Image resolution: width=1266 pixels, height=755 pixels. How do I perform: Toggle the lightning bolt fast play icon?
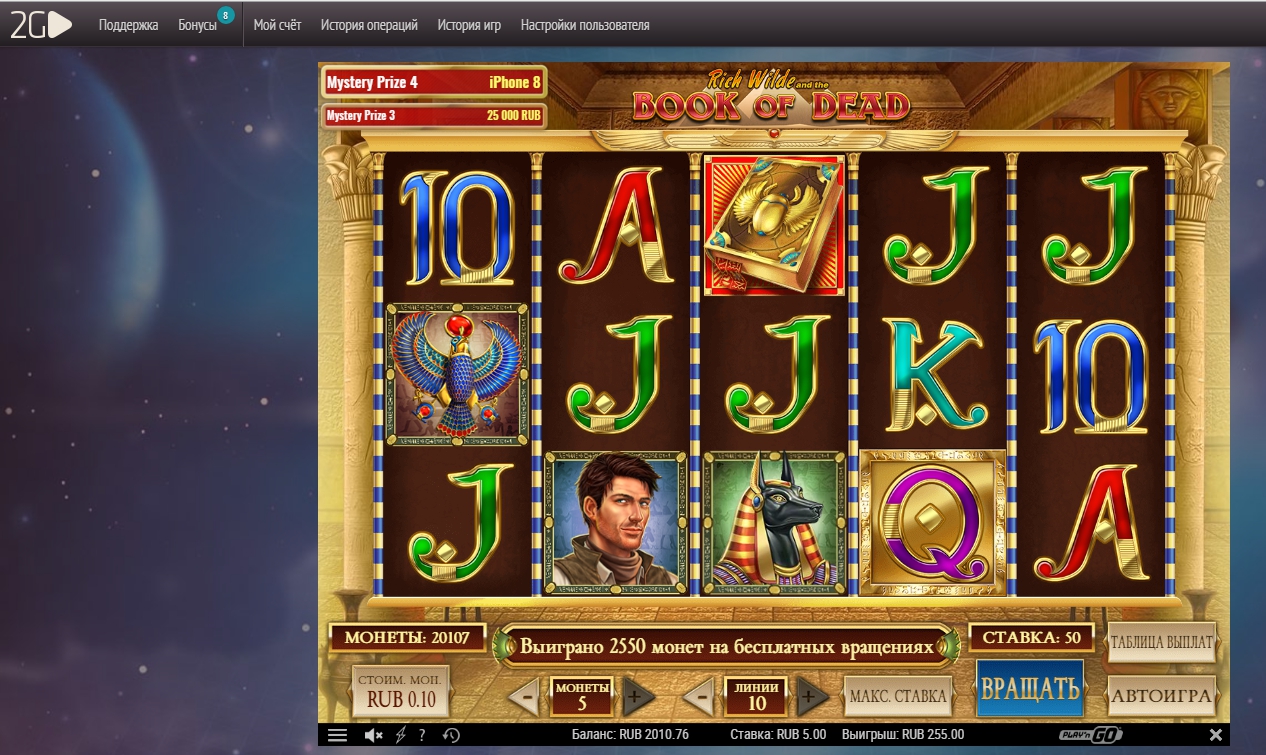coord(401,735)
